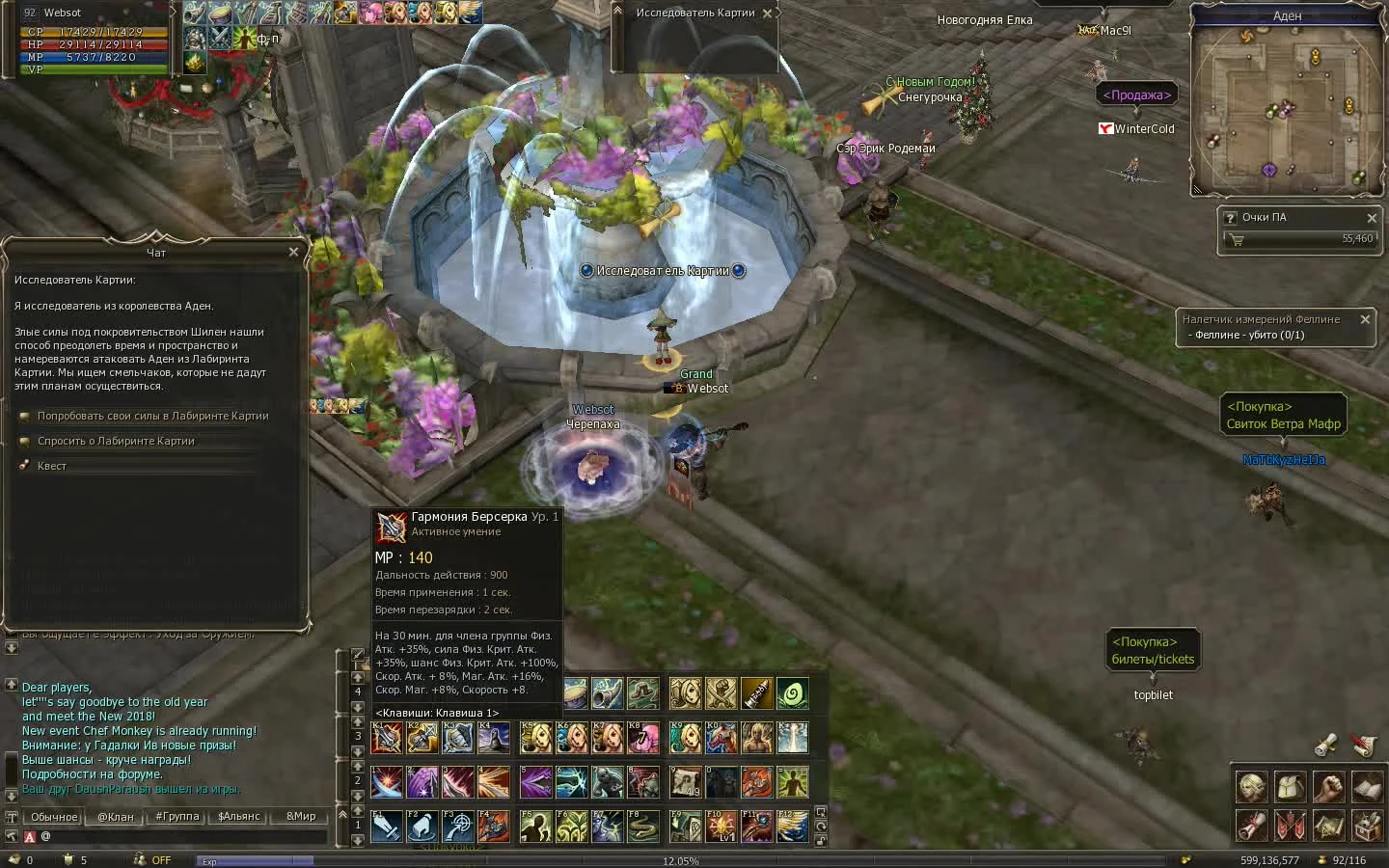Select dialogue option Спросить о Лабиринте Картии
1389x868 pixels.
116,441
